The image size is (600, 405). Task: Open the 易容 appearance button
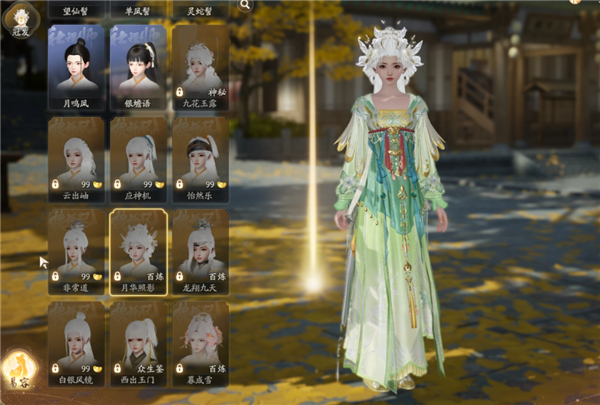coord(18,369)
